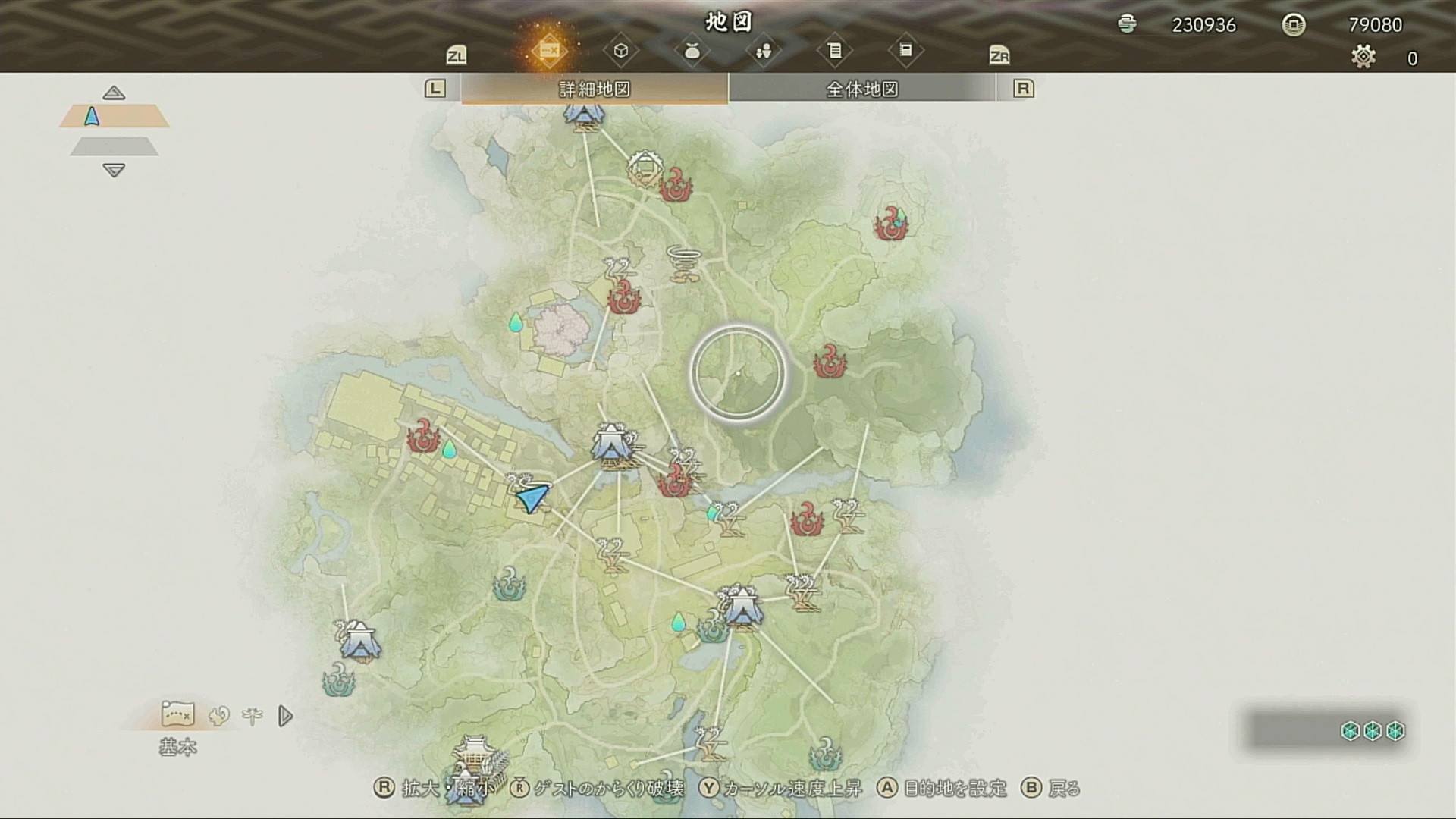Select the red flame marker in the northeast

[890, 223]
